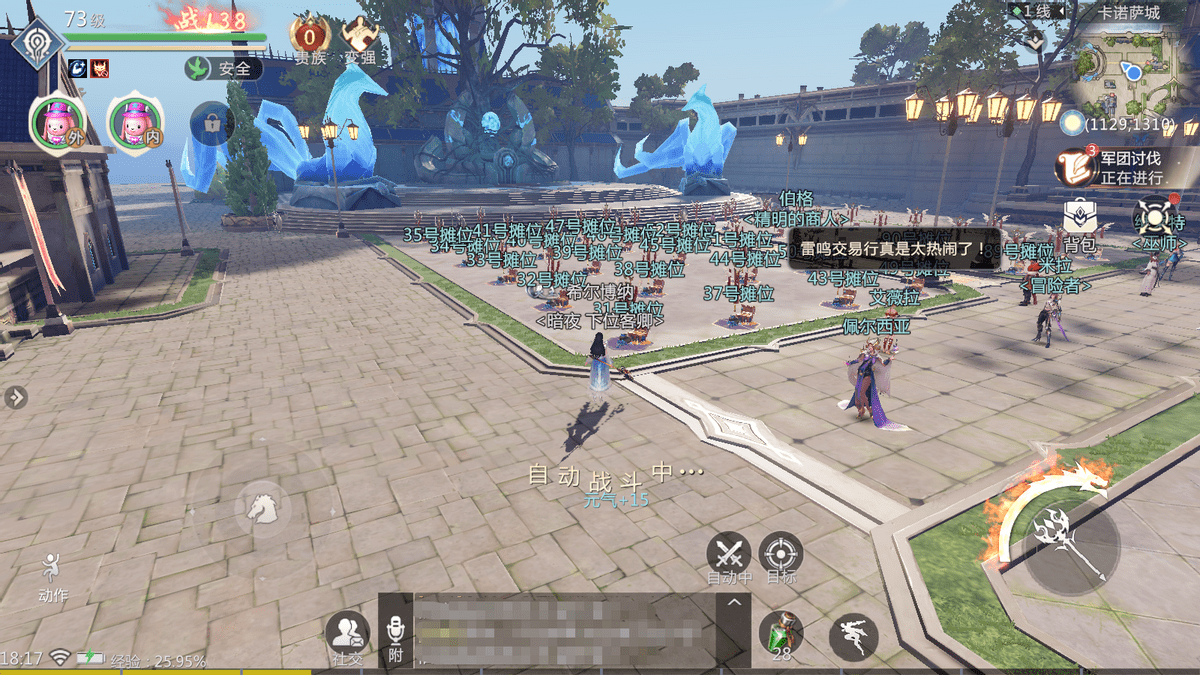Image resolution: width=1200 pixels, height=675 pixels.
Task: Open the 动作 emote actions menu
Action: click(52, 577)
